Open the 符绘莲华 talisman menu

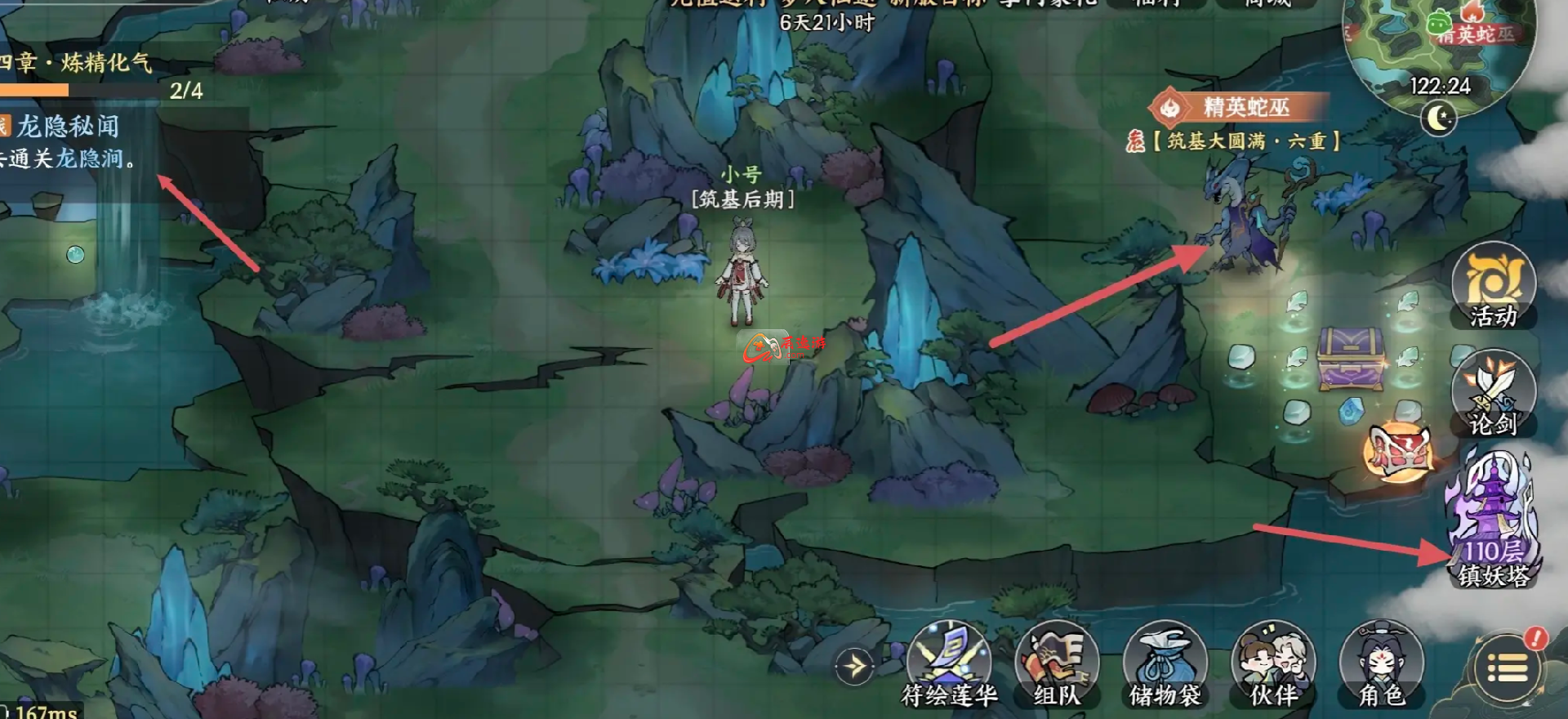click(949, 663)
